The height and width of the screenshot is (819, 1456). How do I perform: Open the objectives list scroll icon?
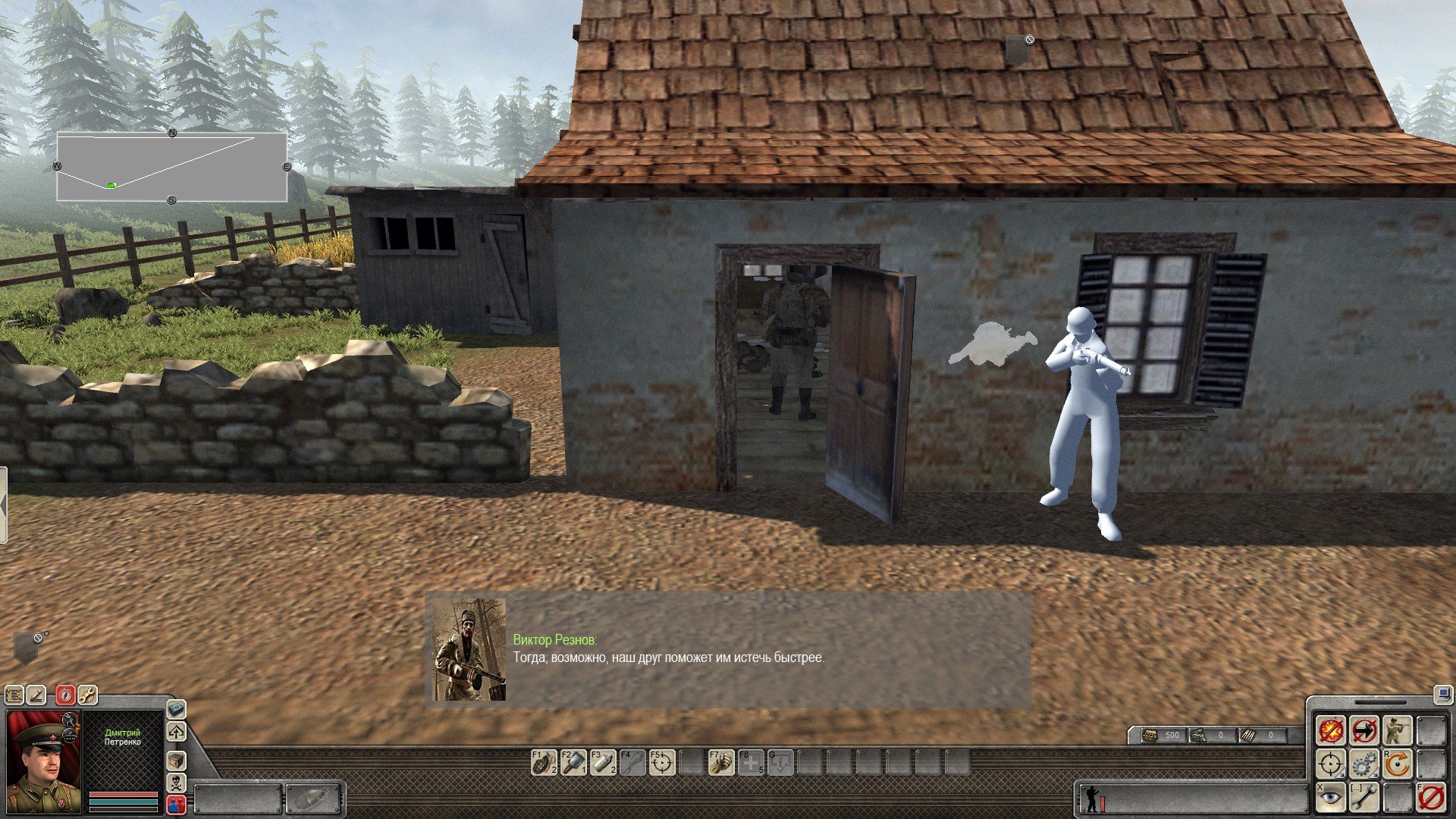14,695
